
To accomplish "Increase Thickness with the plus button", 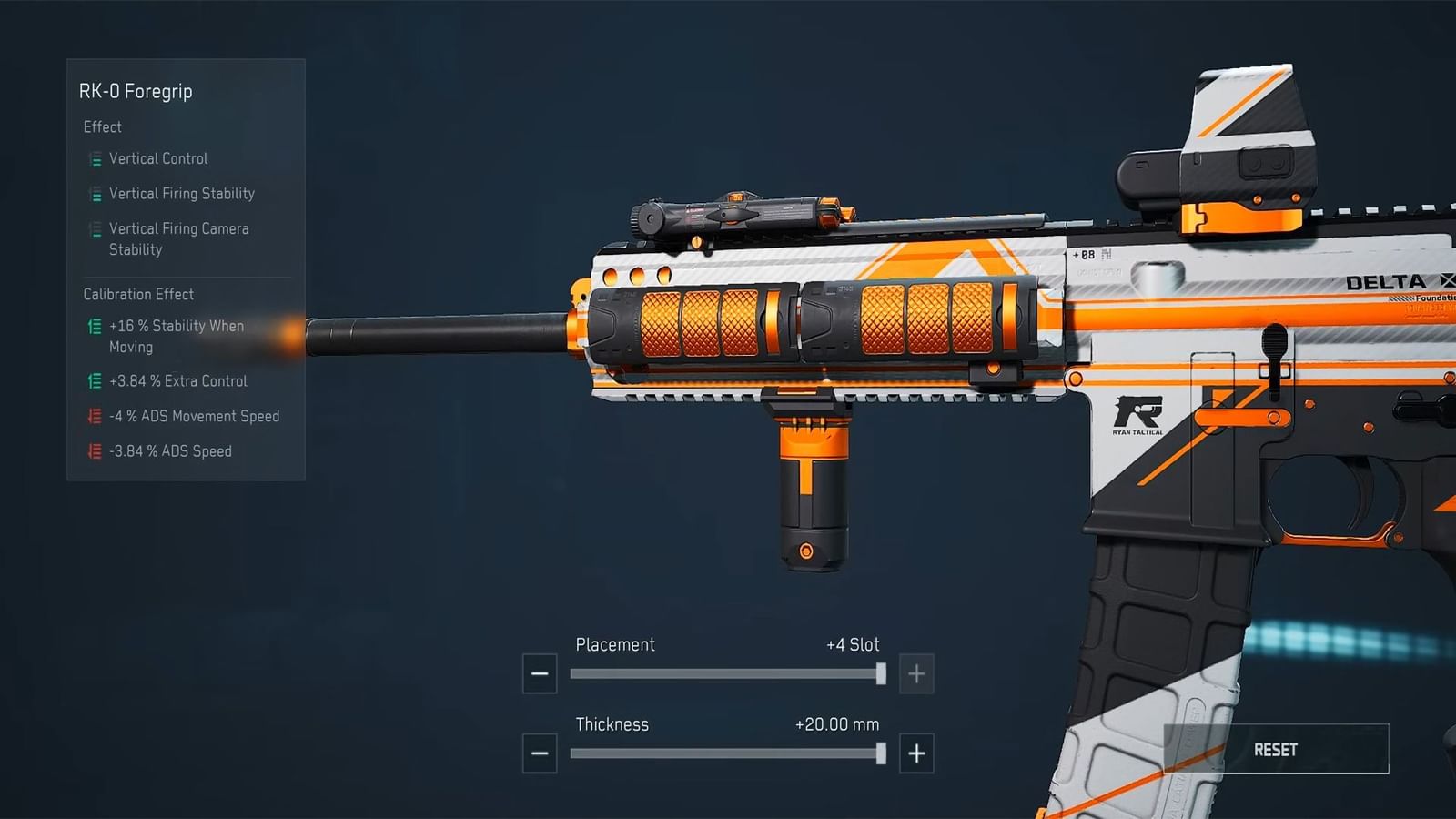I will (x=916, y=753).
